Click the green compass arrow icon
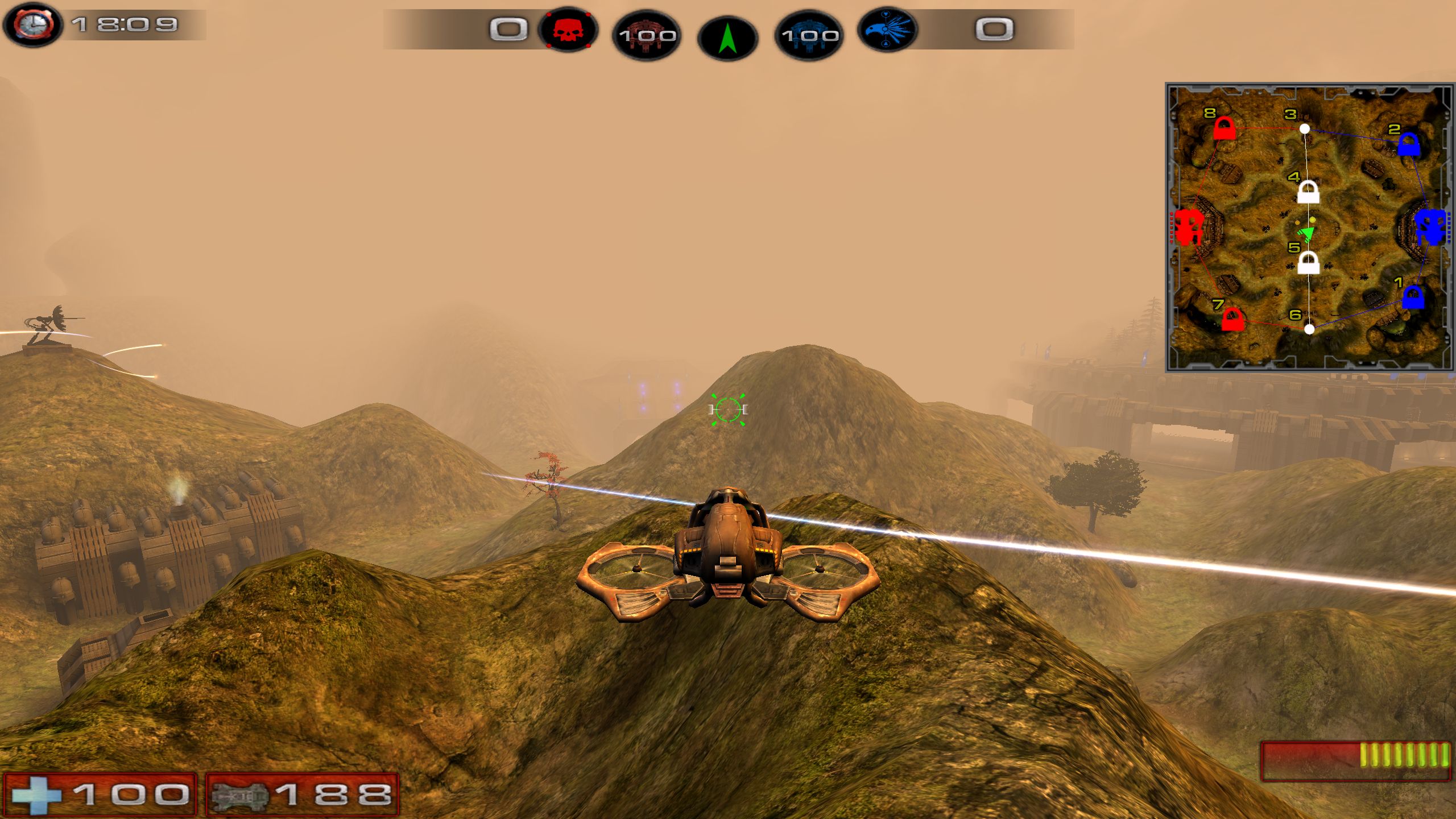 pyautogui.click(x=727, y=39)
